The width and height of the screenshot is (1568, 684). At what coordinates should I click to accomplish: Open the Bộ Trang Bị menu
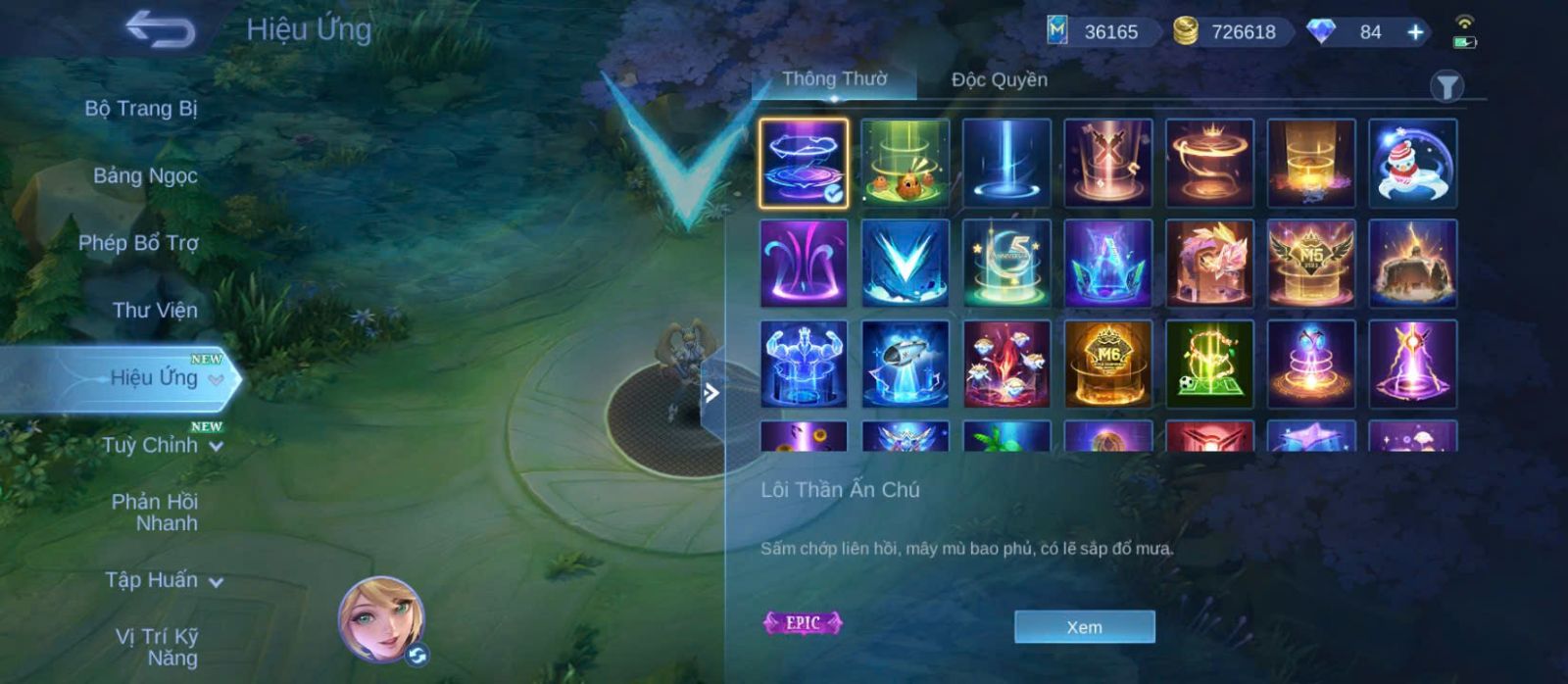[140, 109]
